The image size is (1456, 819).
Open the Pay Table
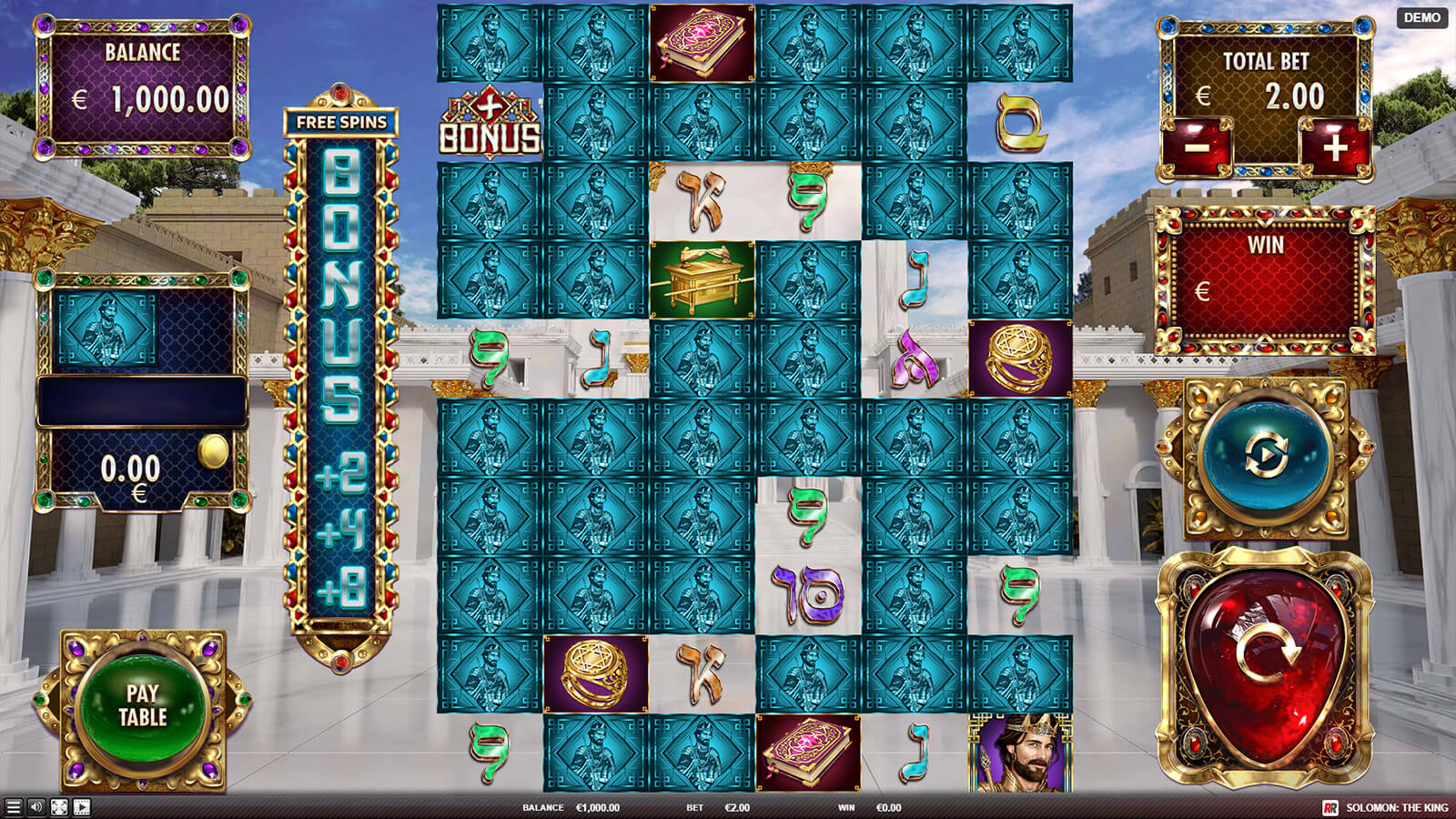(x=143, y=706)
